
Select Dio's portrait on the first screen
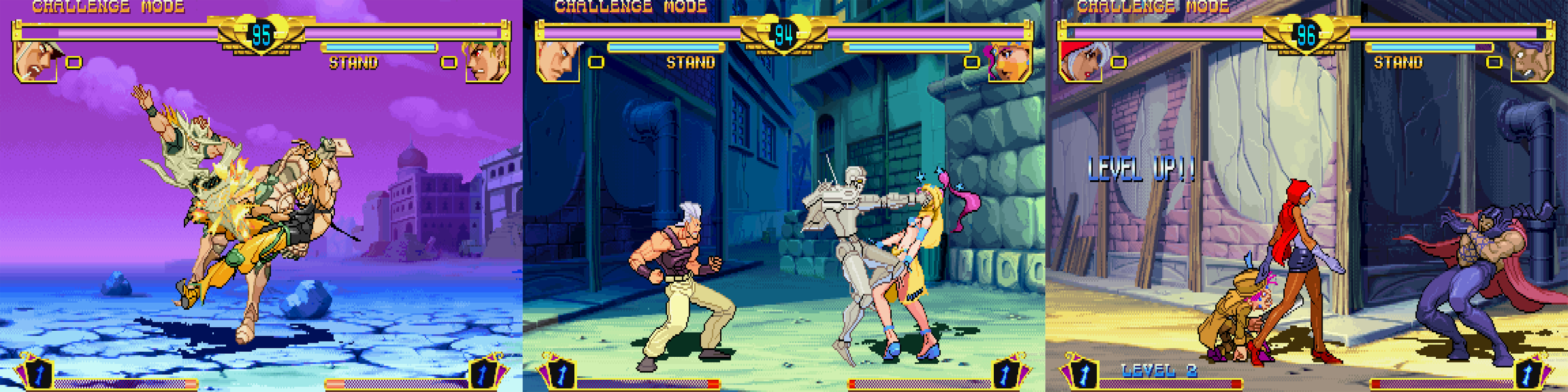click(487, 64)
